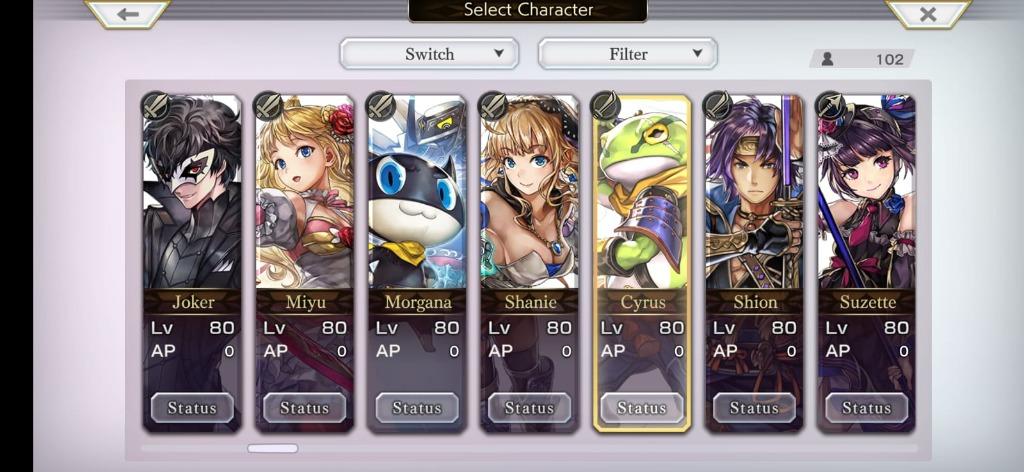Open the Switch dropdown
Image resolution: width=1024 pixels, height=472 pixels.
(x=429, y=54)
